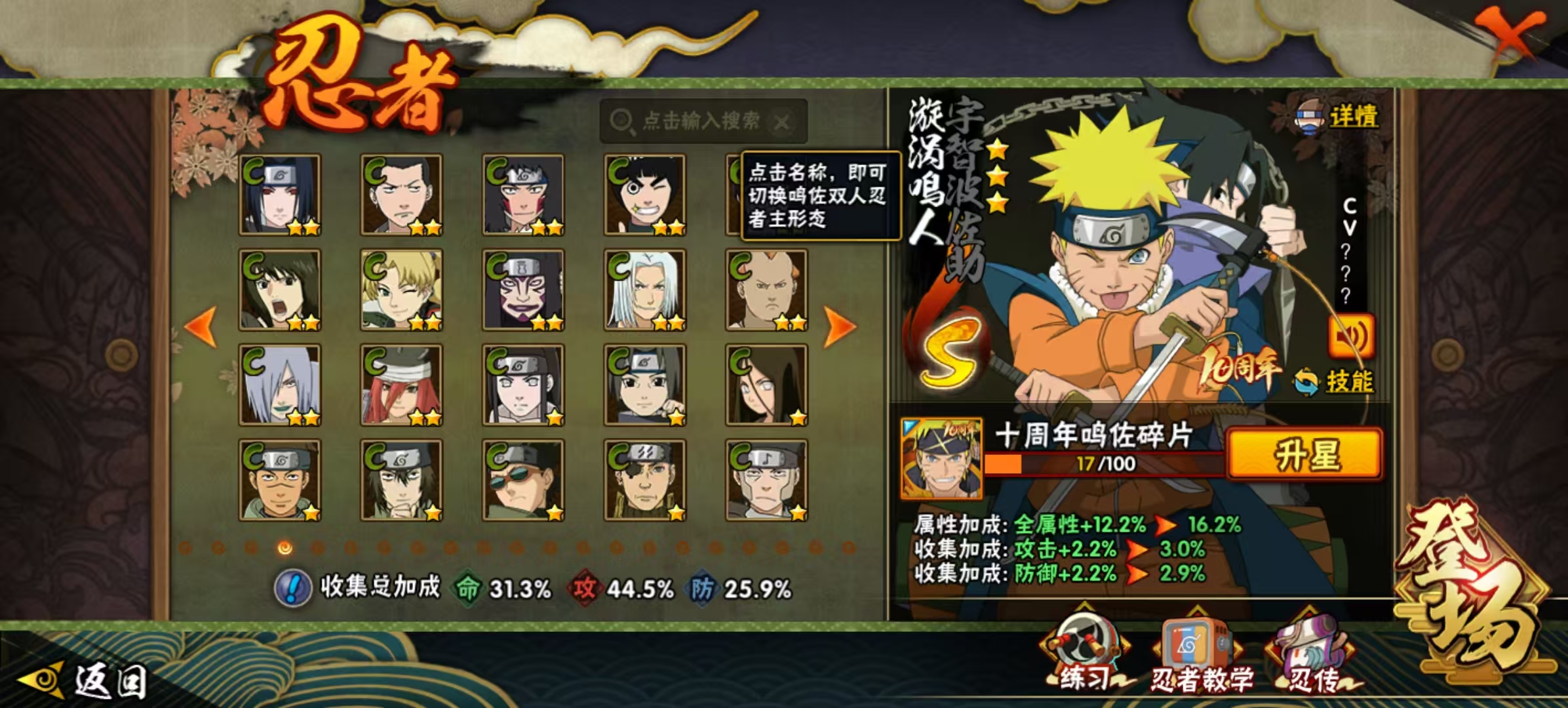This screenshot has width=1568, height=708.
Task: Click the ninja search input field
Action: pyautogui.click(x=700, y=121)
